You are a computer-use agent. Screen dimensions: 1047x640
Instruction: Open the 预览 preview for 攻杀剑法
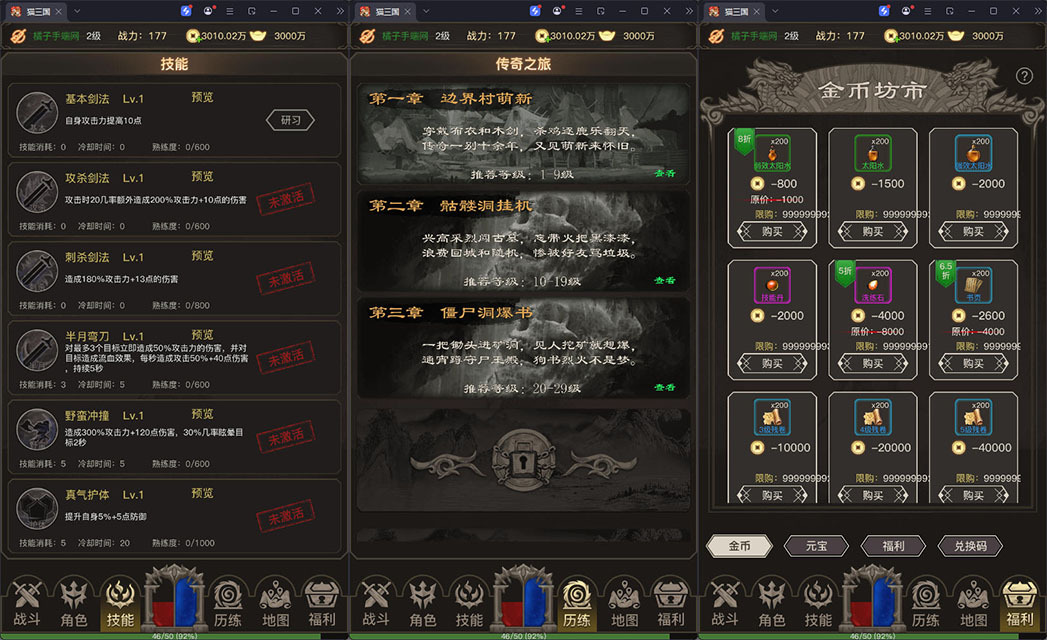[x=202, y=177]
